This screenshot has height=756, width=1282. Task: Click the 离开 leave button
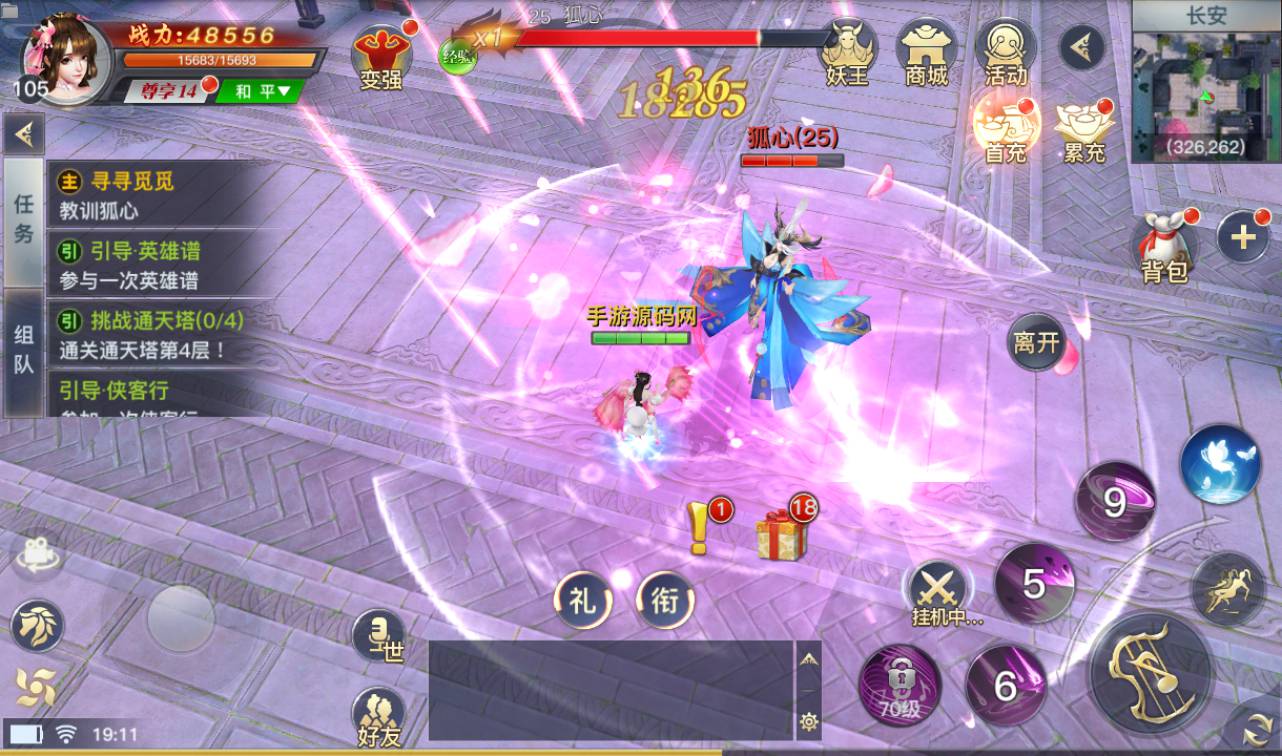1036,343
